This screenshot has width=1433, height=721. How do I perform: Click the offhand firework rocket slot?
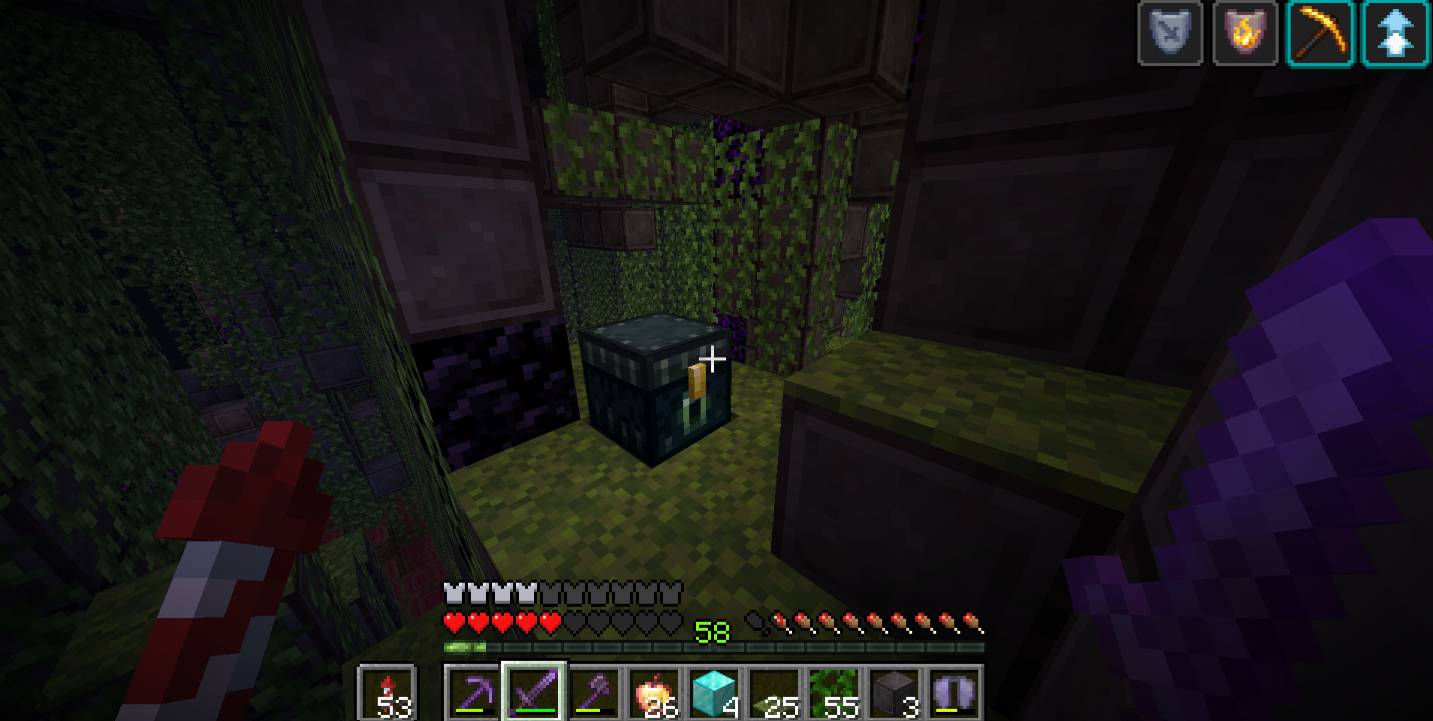pyautogui.click(x=386, y=691)
